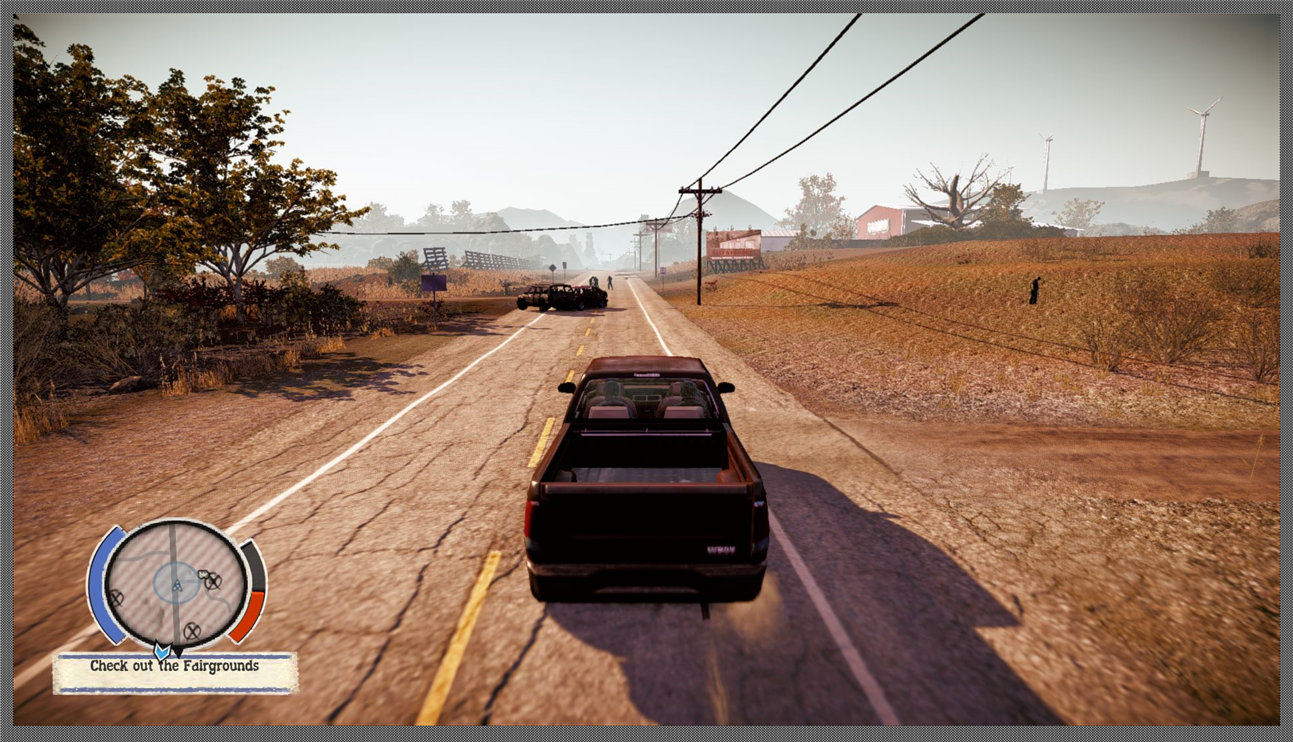Select the blue chevron objective marker
Viewport: 1293px width, 742px height.
161,651
